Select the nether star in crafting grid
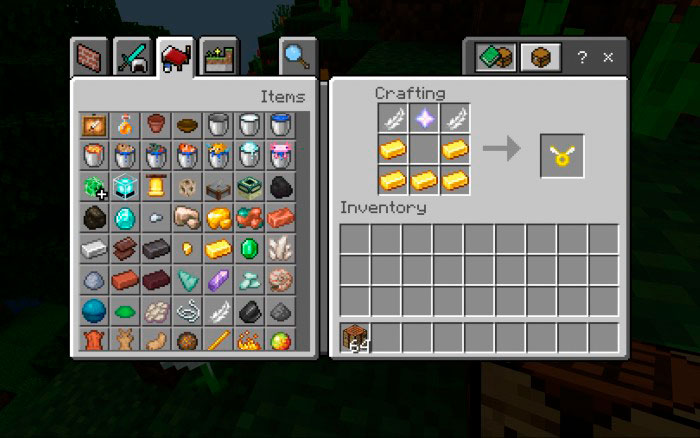700x438 pixels. (x=424, y=119)
